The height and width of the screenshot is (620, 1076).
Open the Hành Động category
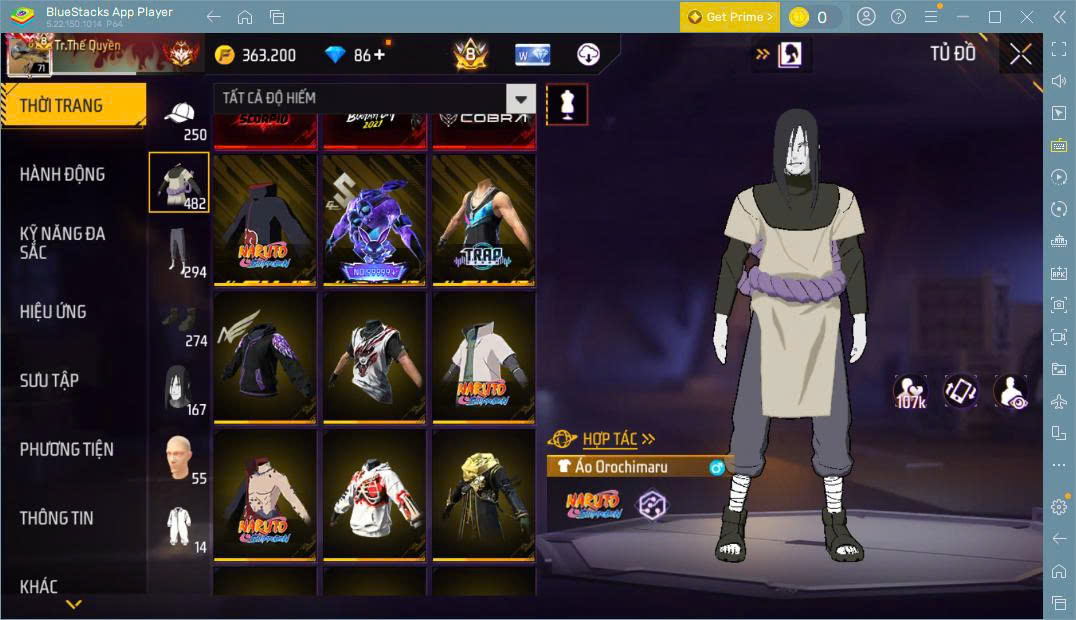pos(62,174)
